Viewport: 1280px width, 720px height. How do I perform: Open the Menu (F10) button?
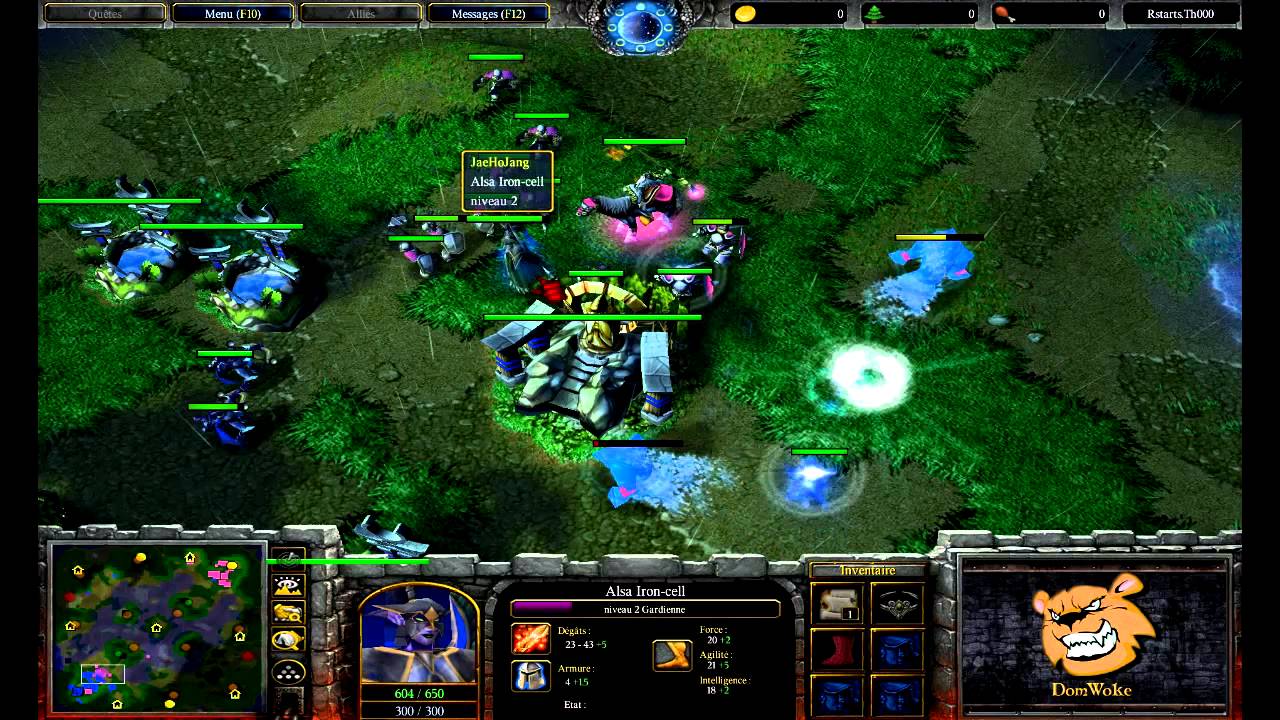tap(233, 14)
